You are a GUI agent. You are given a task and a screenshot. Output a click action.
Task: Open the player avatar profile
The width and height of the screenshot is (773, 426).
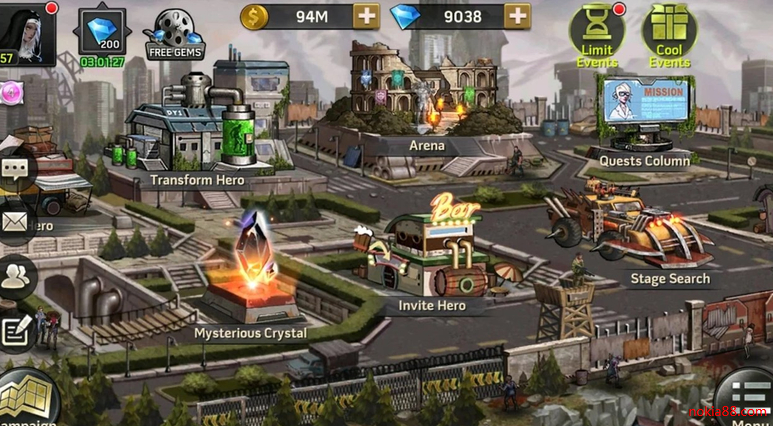26,32
